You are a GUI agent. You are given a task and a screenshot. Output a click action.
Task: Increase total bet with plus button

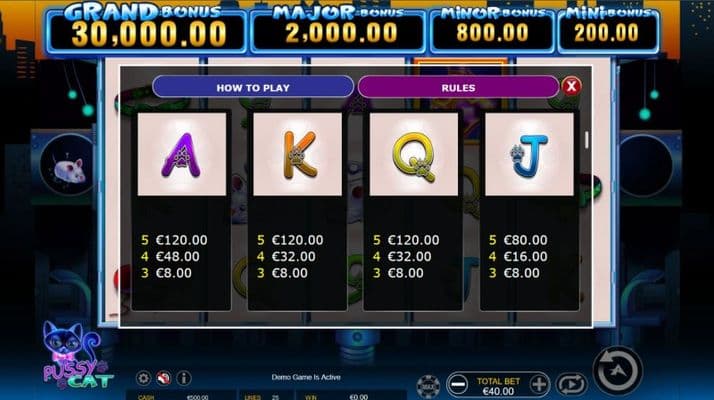click(539, 383)
